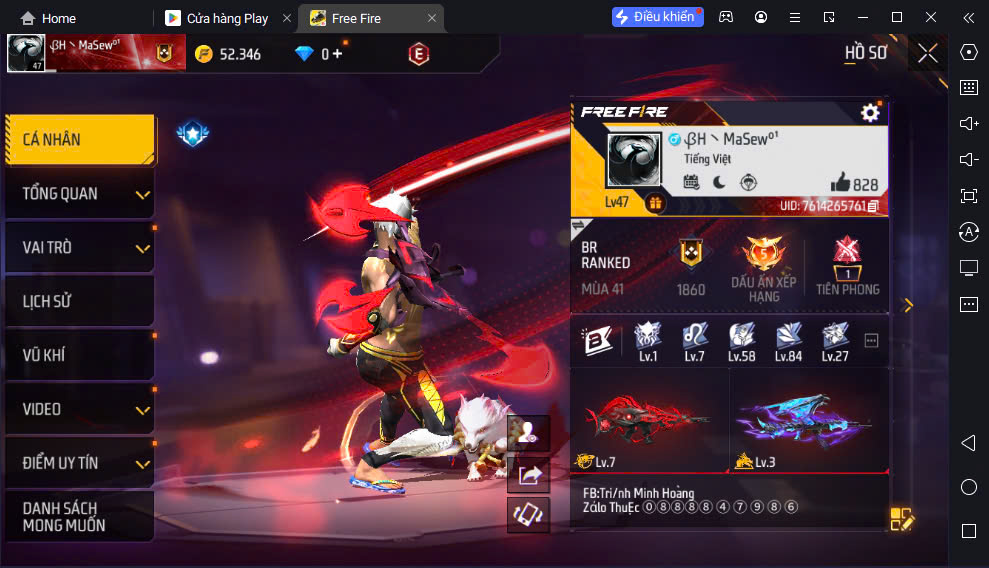This screenshot has width=989, height=568.
Task: Edit the profile signature
Action: [901, 519]
